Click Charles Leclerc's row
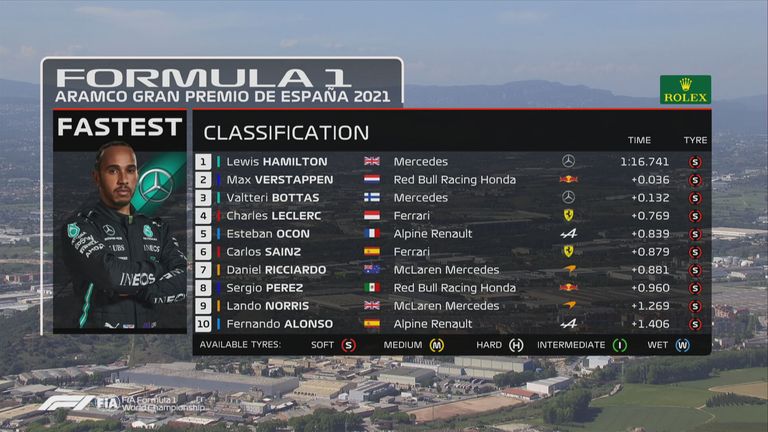 450,215
